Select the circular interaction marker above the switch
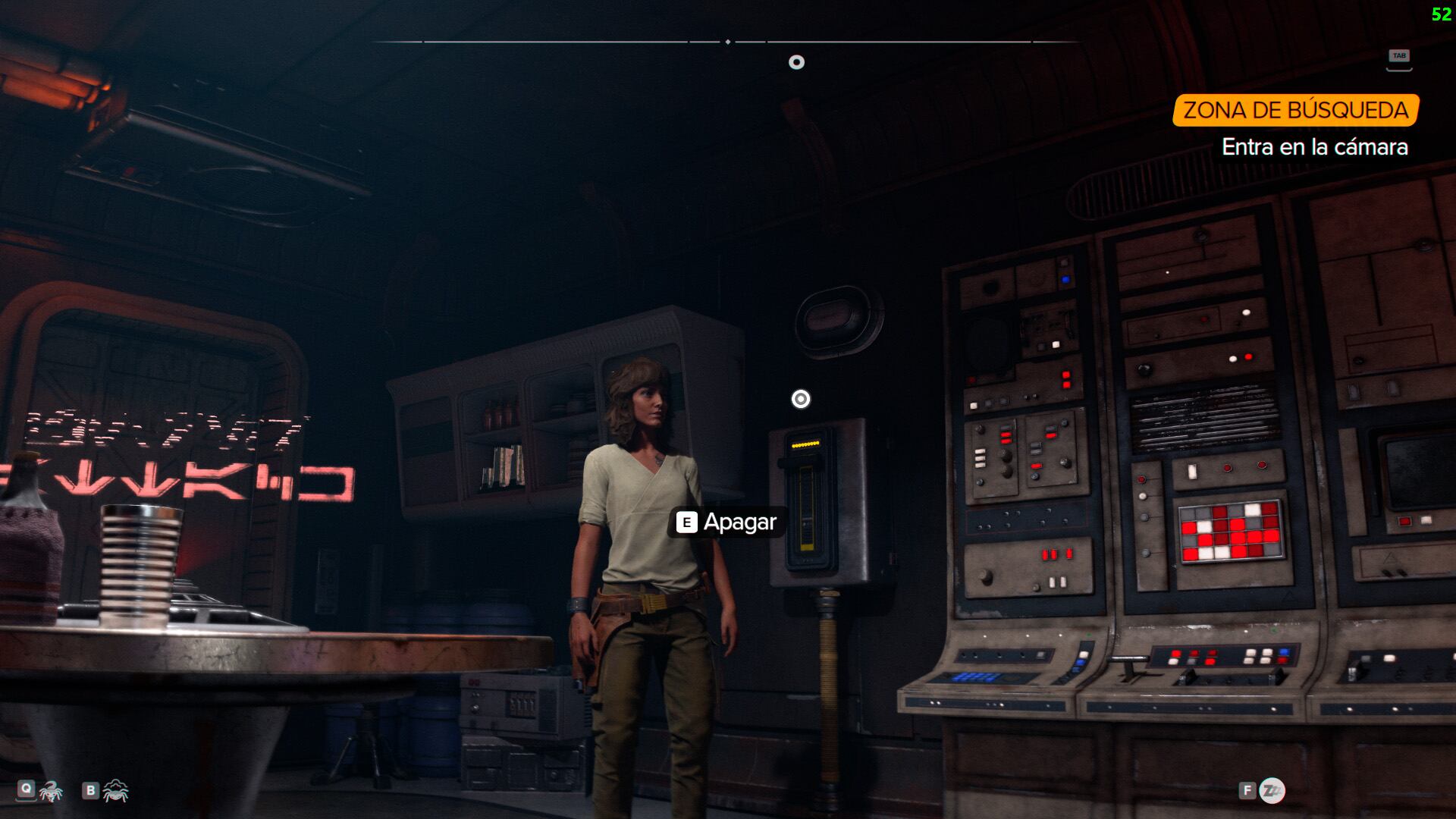Screen dimensions: 1456x819 click(x=801, y=399)
